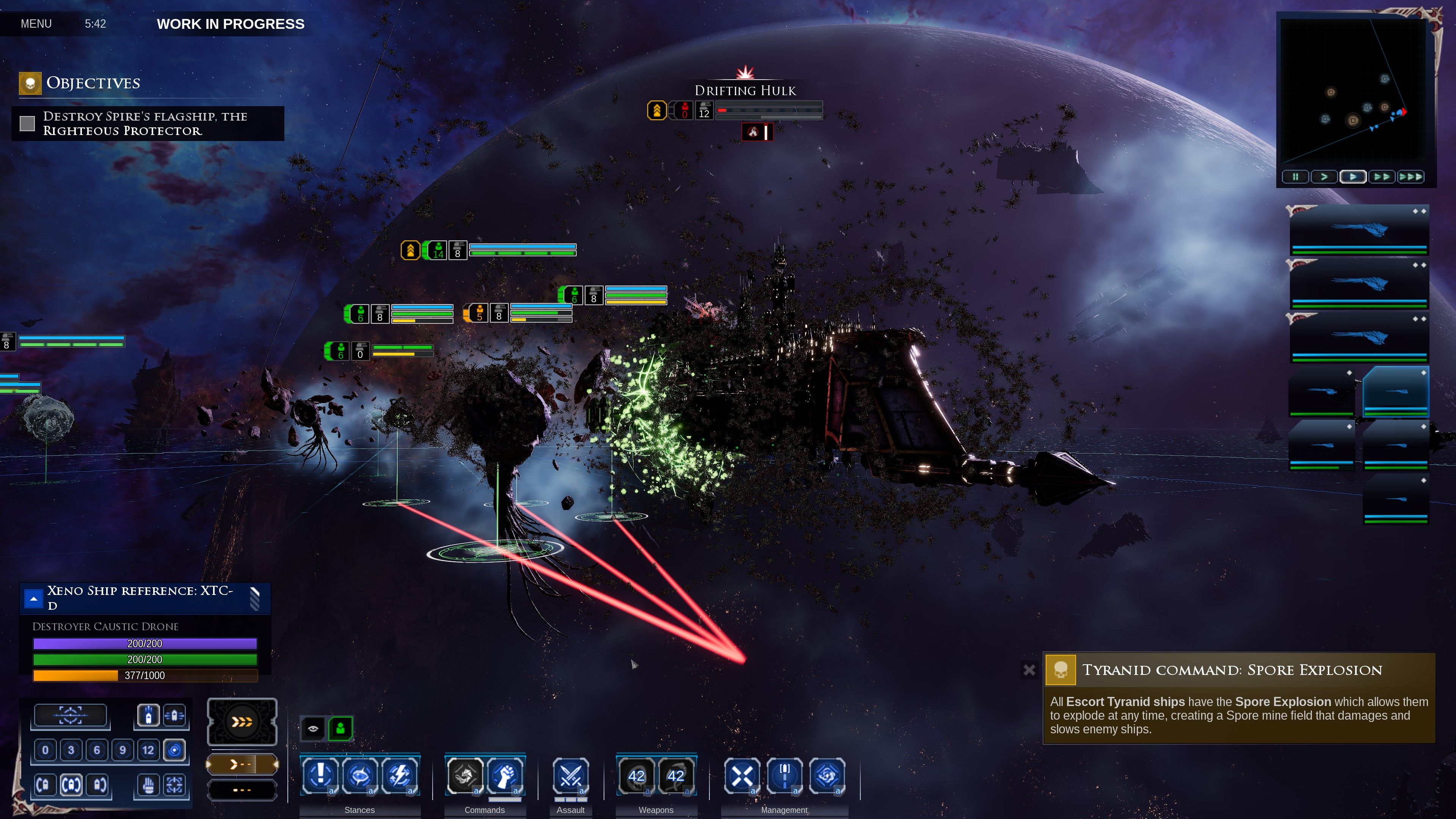1456x819 pixels.
Task: Pause the game speed
Action: tap(1295, 177)
